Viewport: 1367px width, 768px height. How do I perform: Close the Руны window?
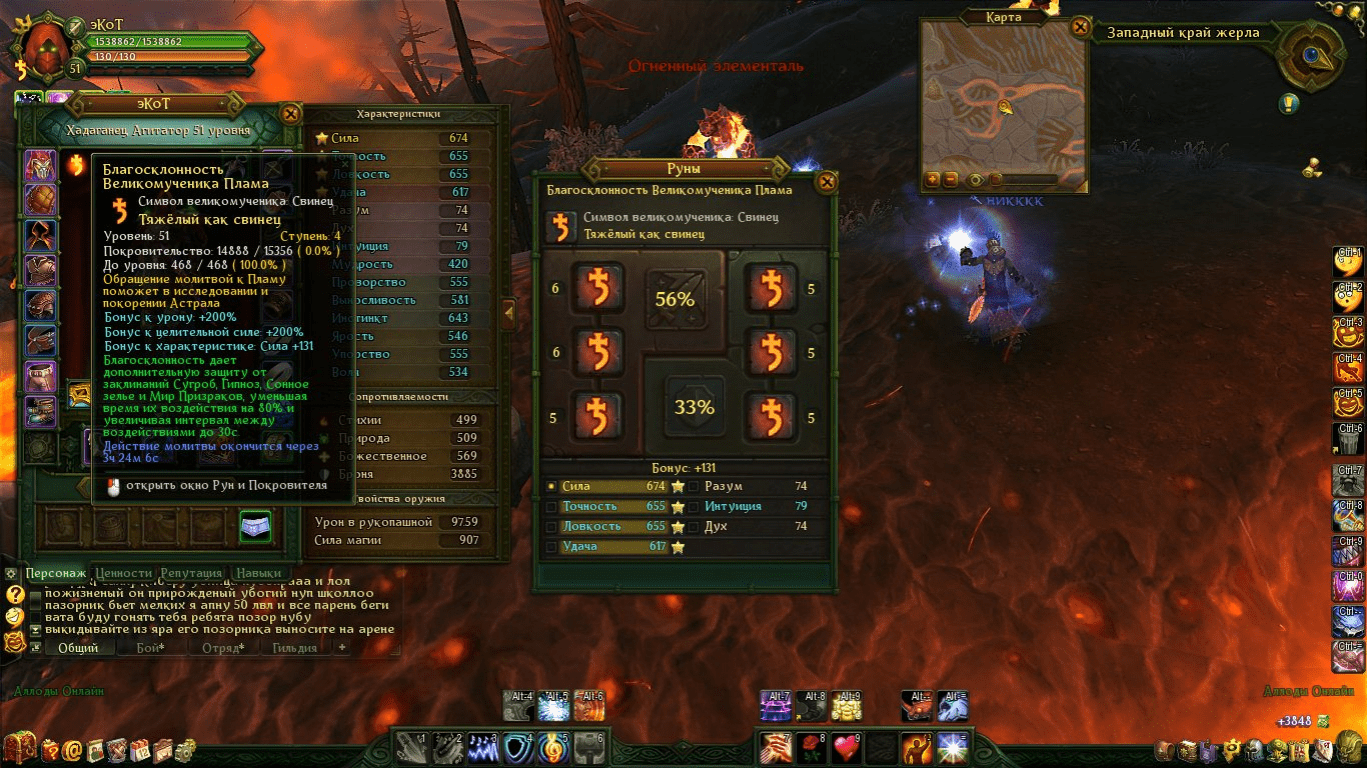coord(826,182)
